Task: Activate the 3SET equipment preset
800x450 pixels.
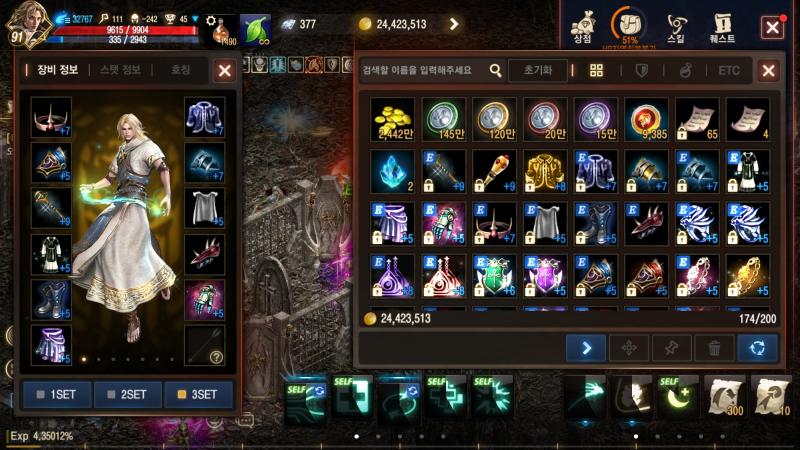Action: click(x=199, y=394)
